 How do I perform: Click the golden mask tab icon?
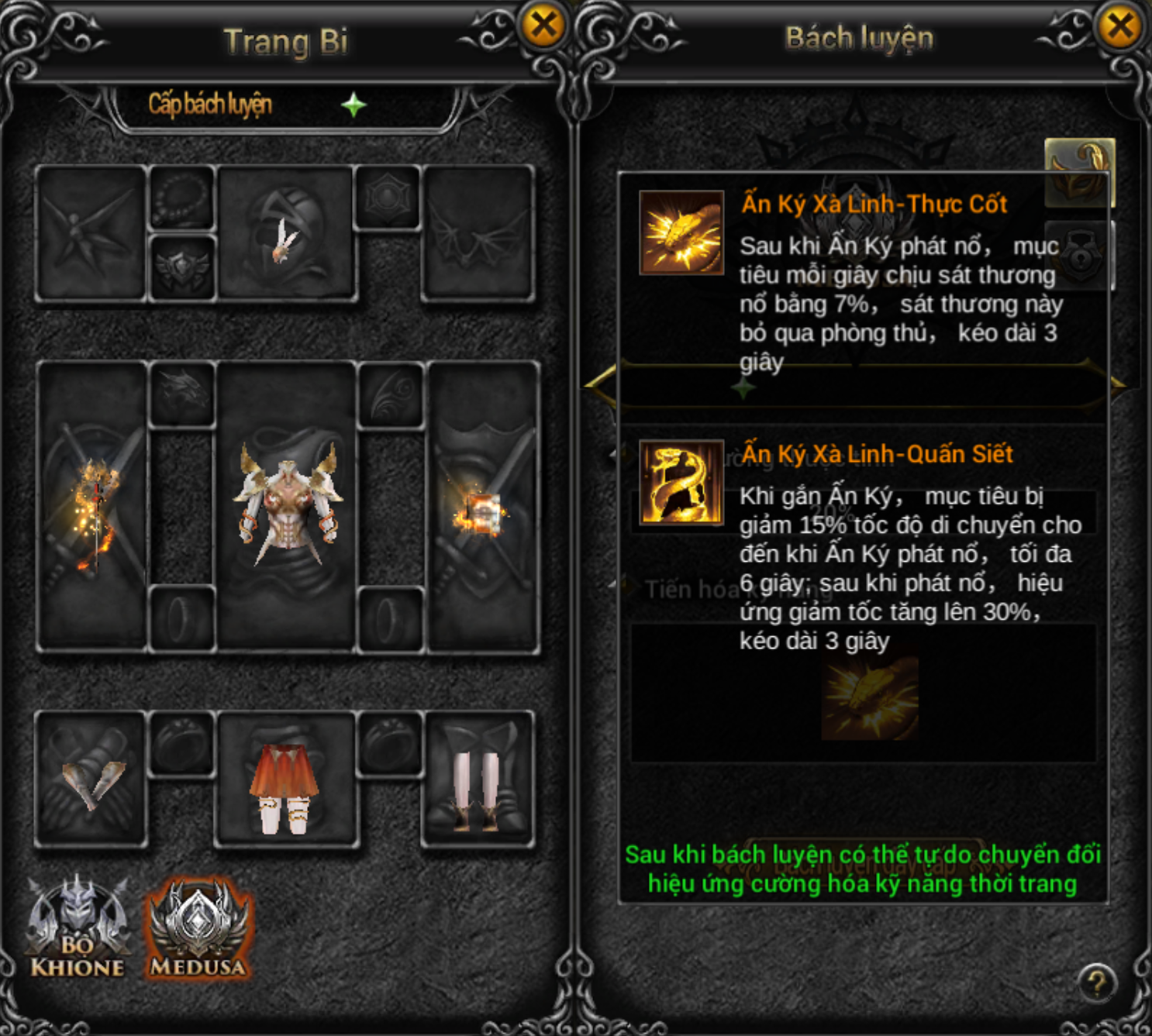pyautogui.click(x=1079, y=172)
